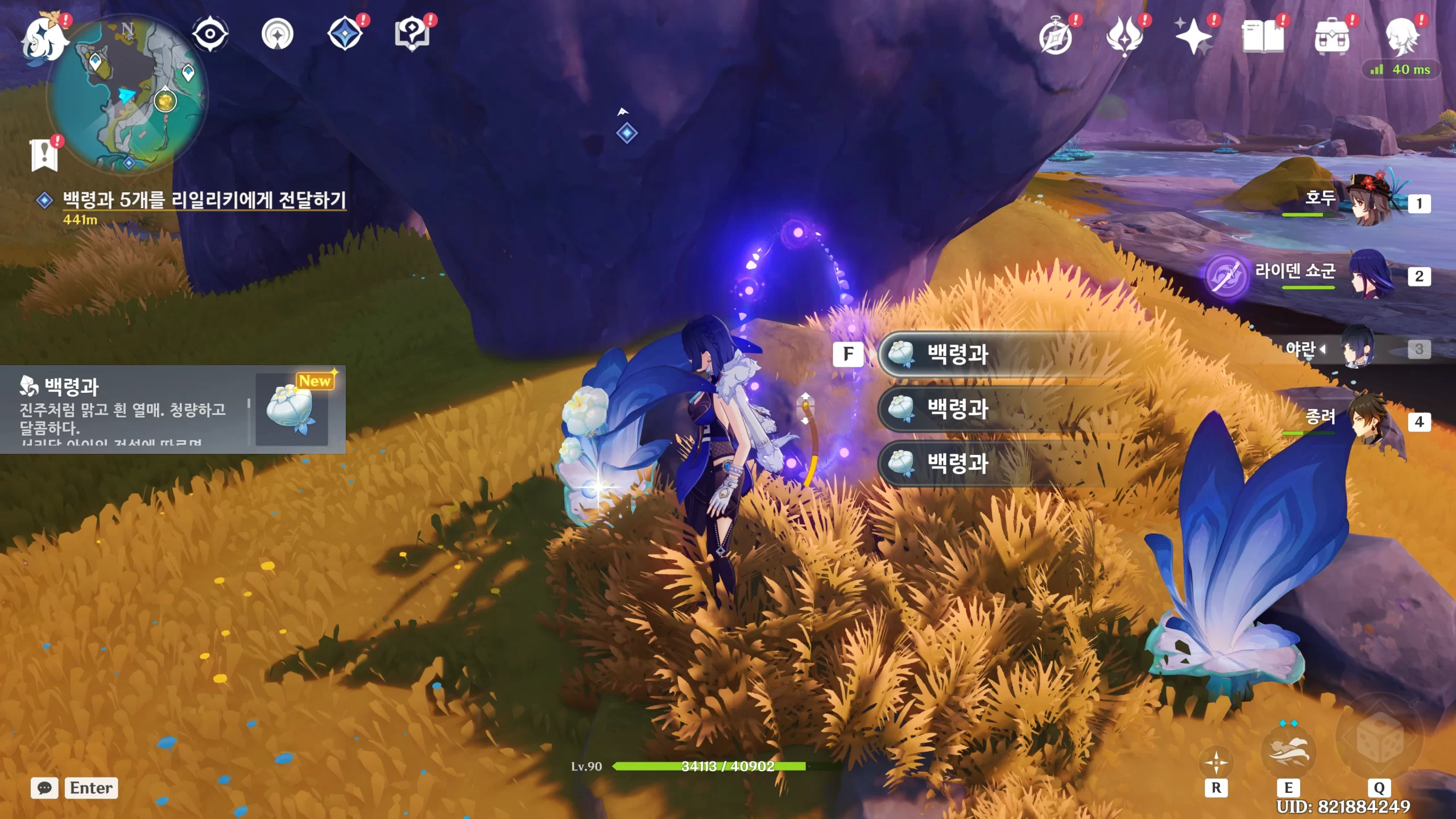This screenshot has height=819, width=1456.
Task: Open the Wish star icon
Action: pyautogui.click(x=1193, y=36)
